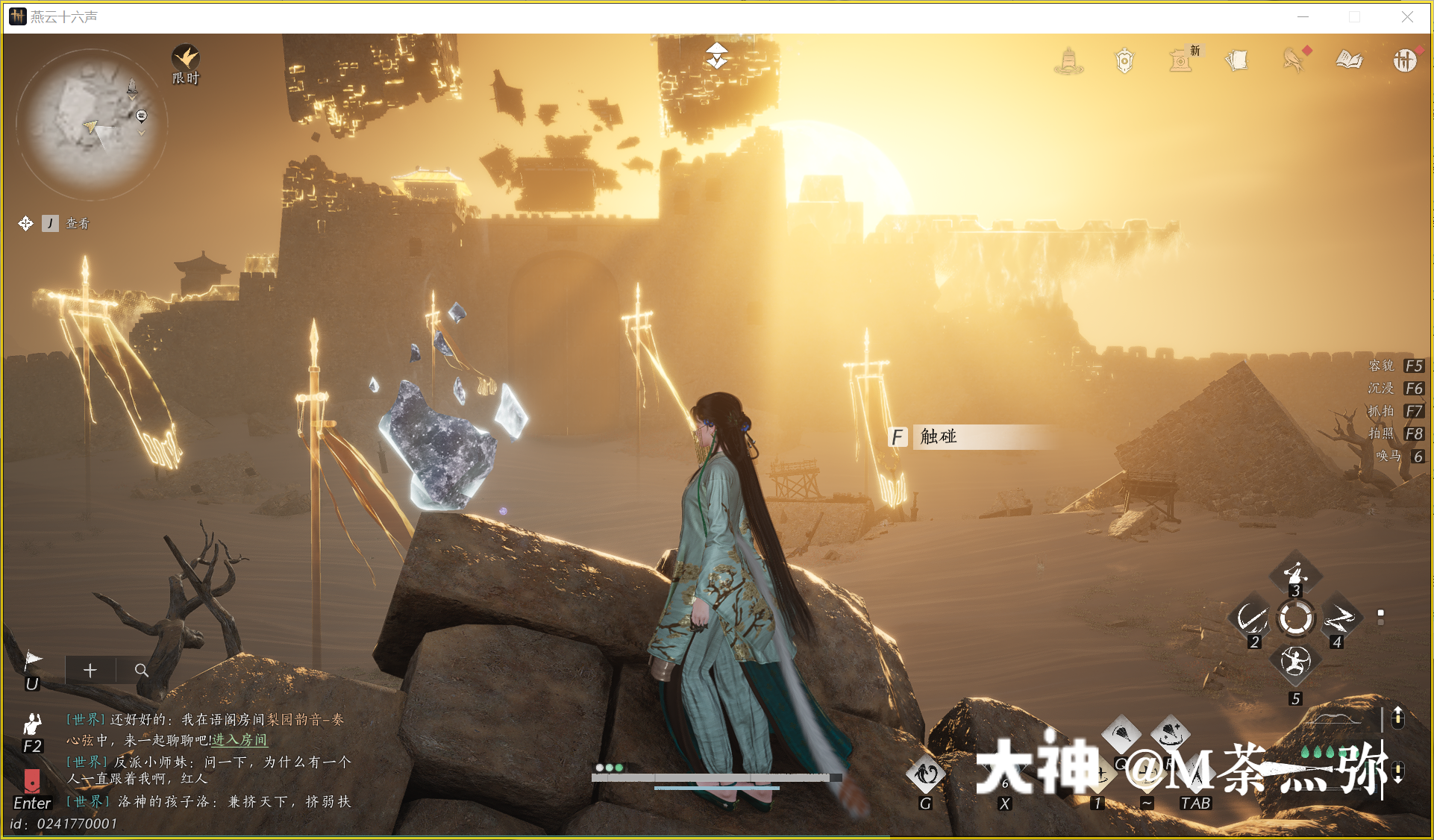Activate the curved slash skill in slot 2
Image resolution: width=1434 pixels, height=840 pixels.
coord(1251,618)
